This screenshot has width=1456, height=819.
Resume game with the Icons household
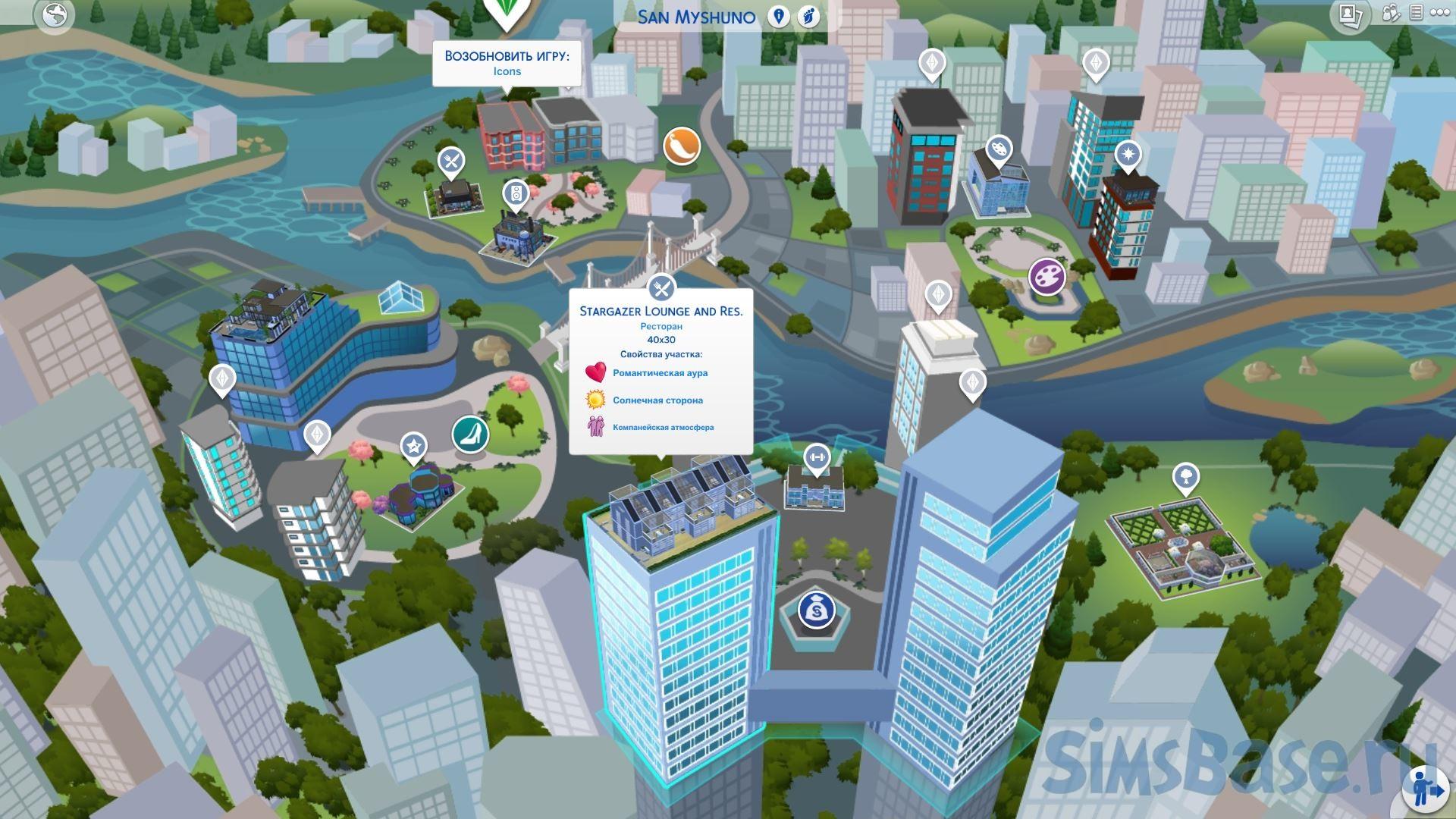pos(507,63)
